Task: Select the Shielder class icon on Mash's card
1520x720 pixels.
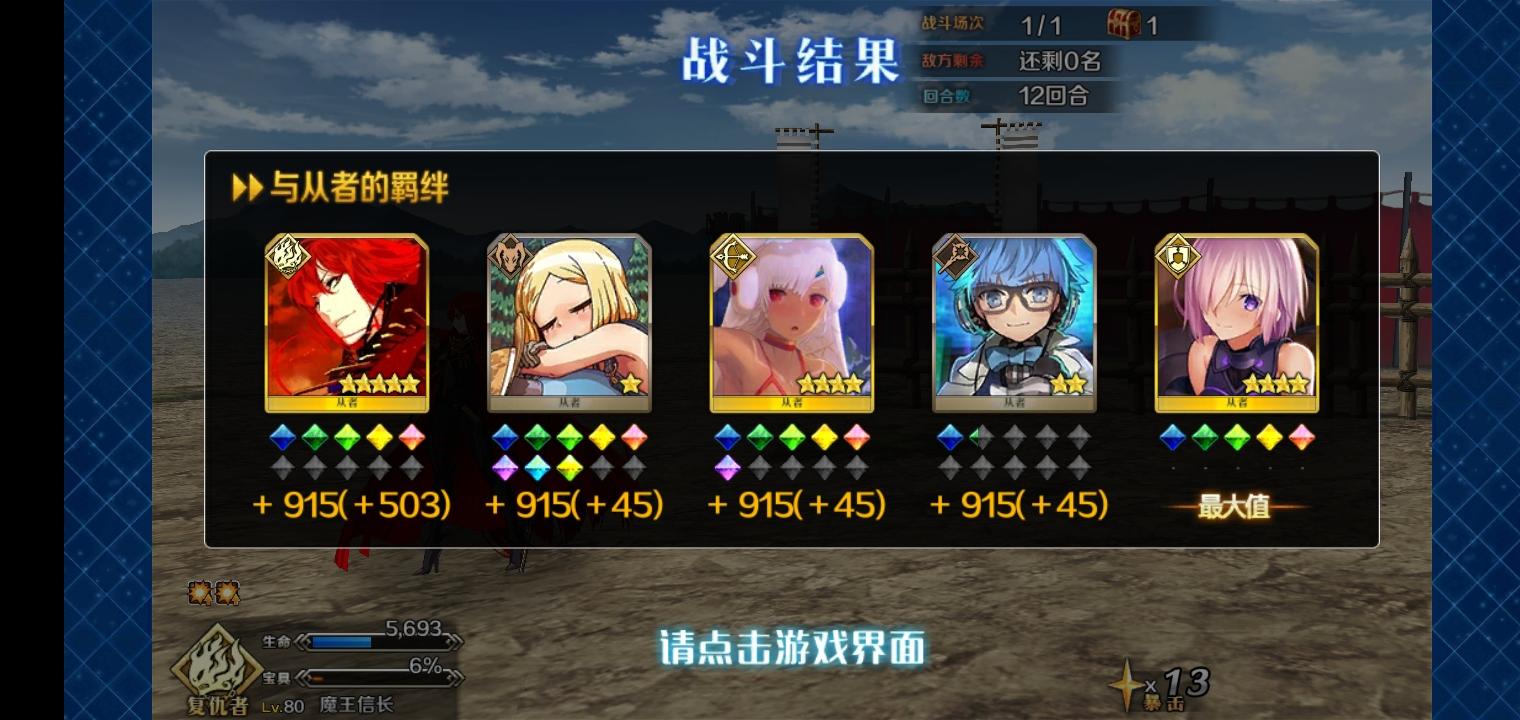Action: point(1178,257)
